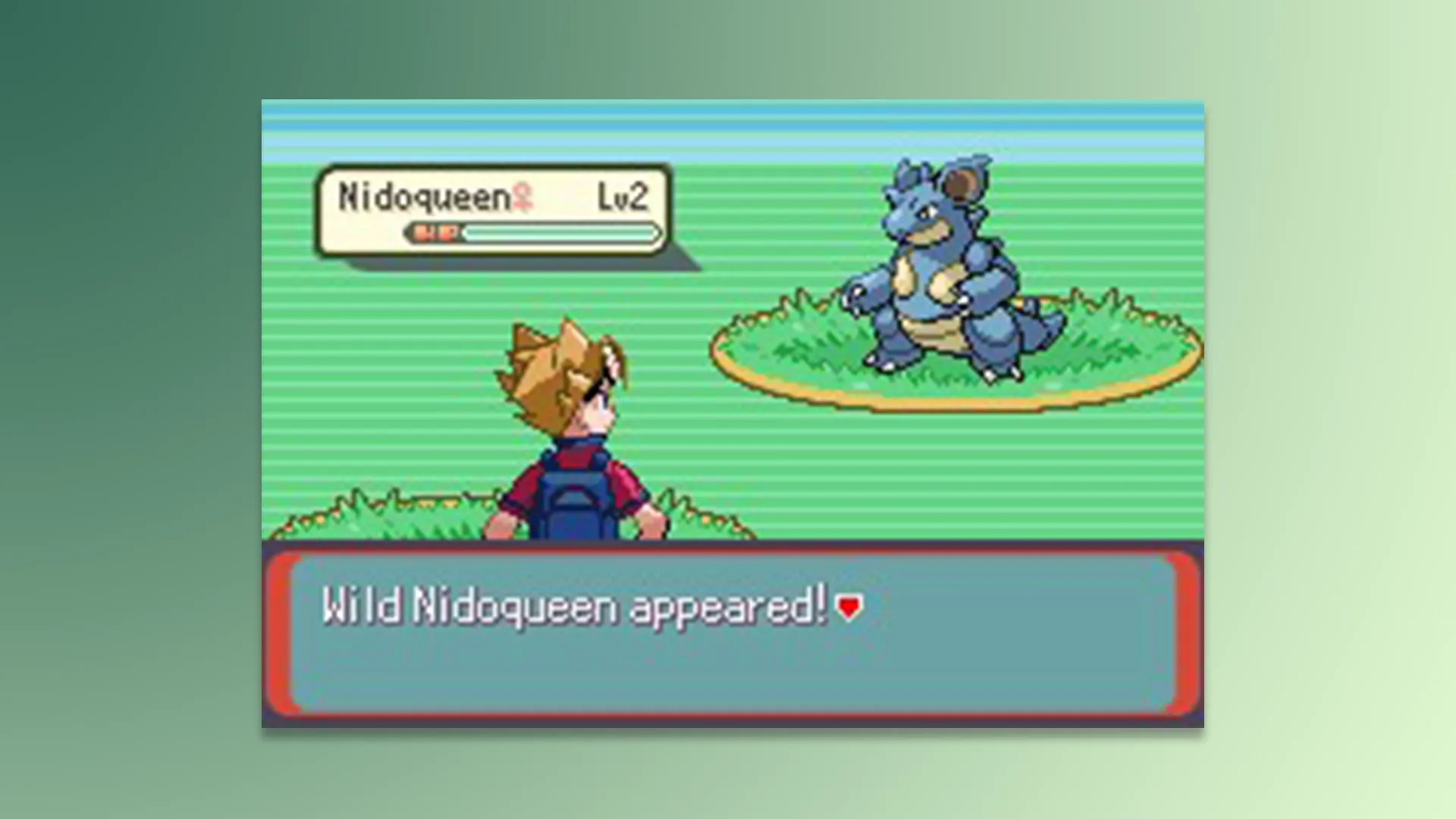Click the female gender symbol beside Nidoqueen
Viewport: 1456px width, 819px height.
point(523,199)
